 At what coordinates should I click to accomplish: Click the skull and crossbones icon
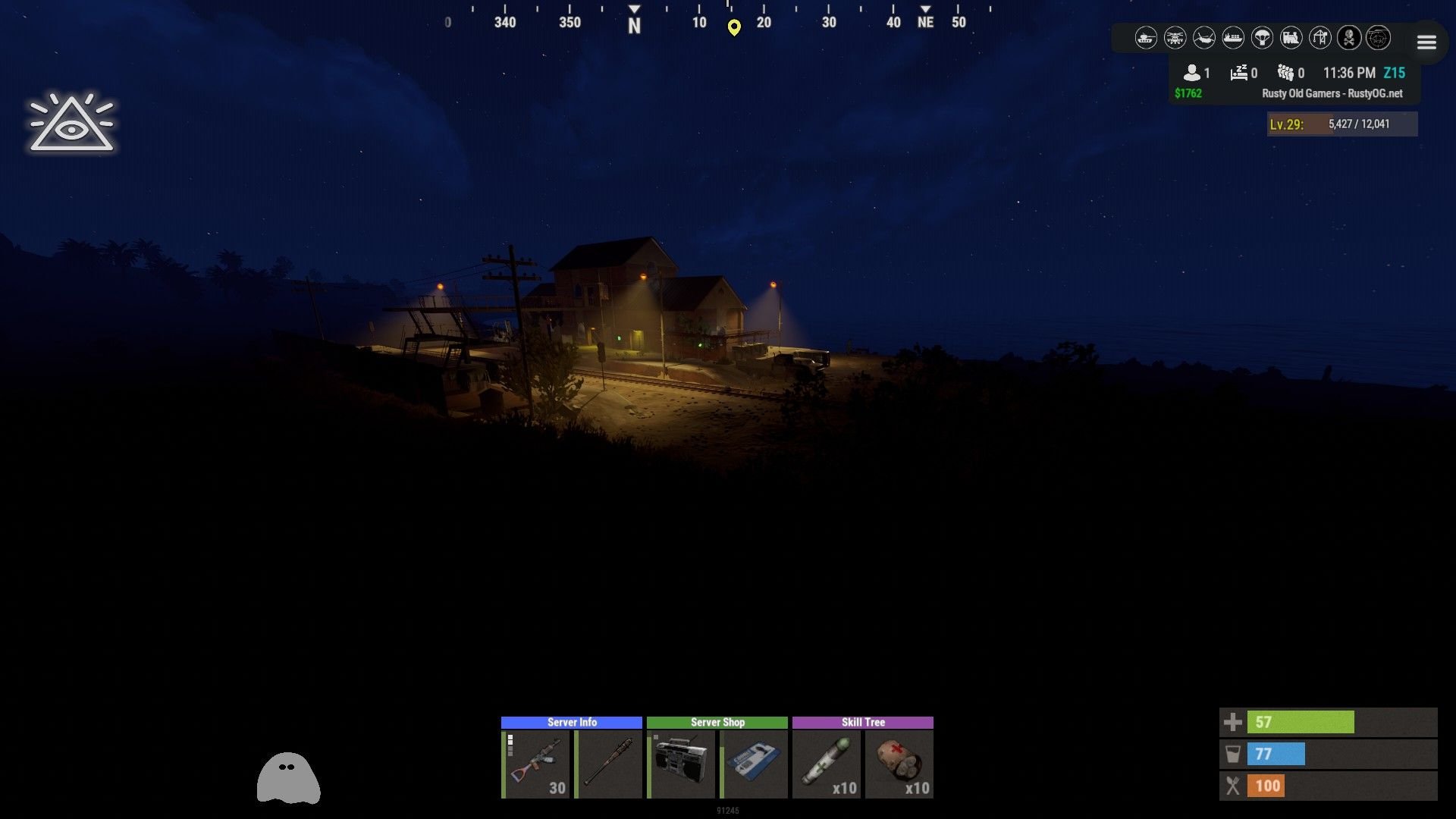point(1349,37)
